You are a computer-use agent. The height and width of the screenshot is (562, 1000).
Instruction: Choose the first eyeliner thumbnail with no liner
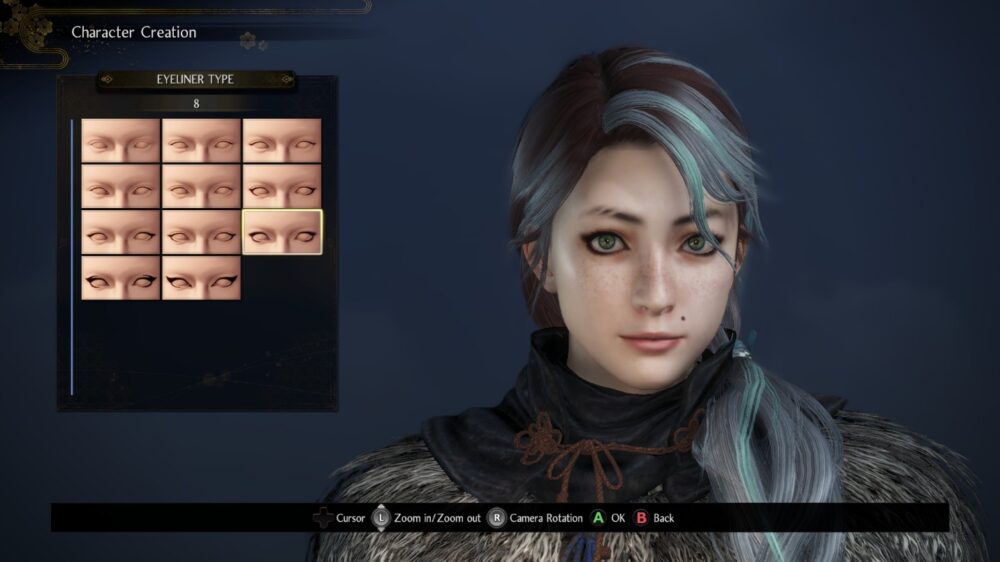(121, 141)
